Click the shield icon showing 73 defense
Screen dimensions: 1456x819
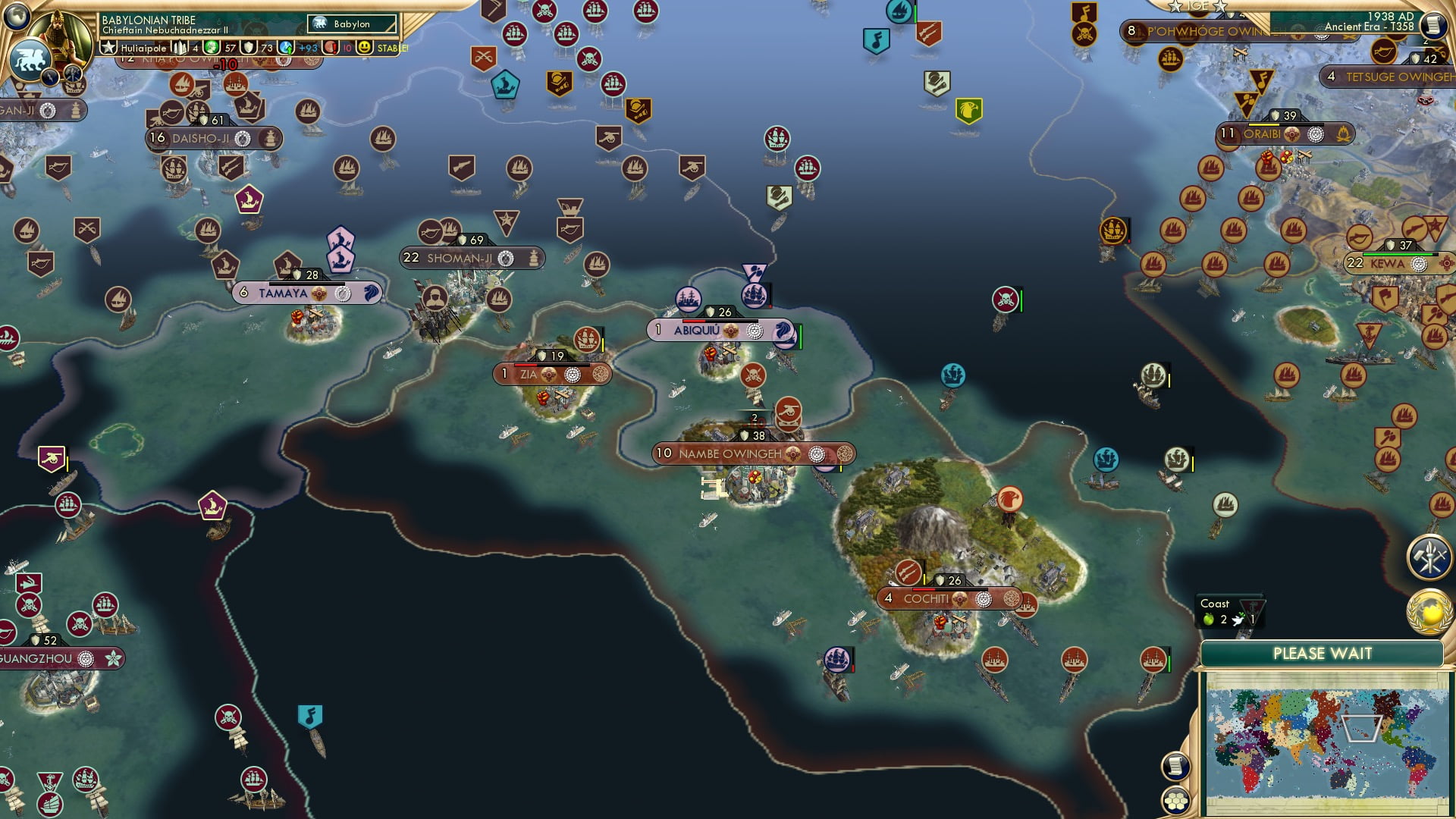[x=249, y=48]
